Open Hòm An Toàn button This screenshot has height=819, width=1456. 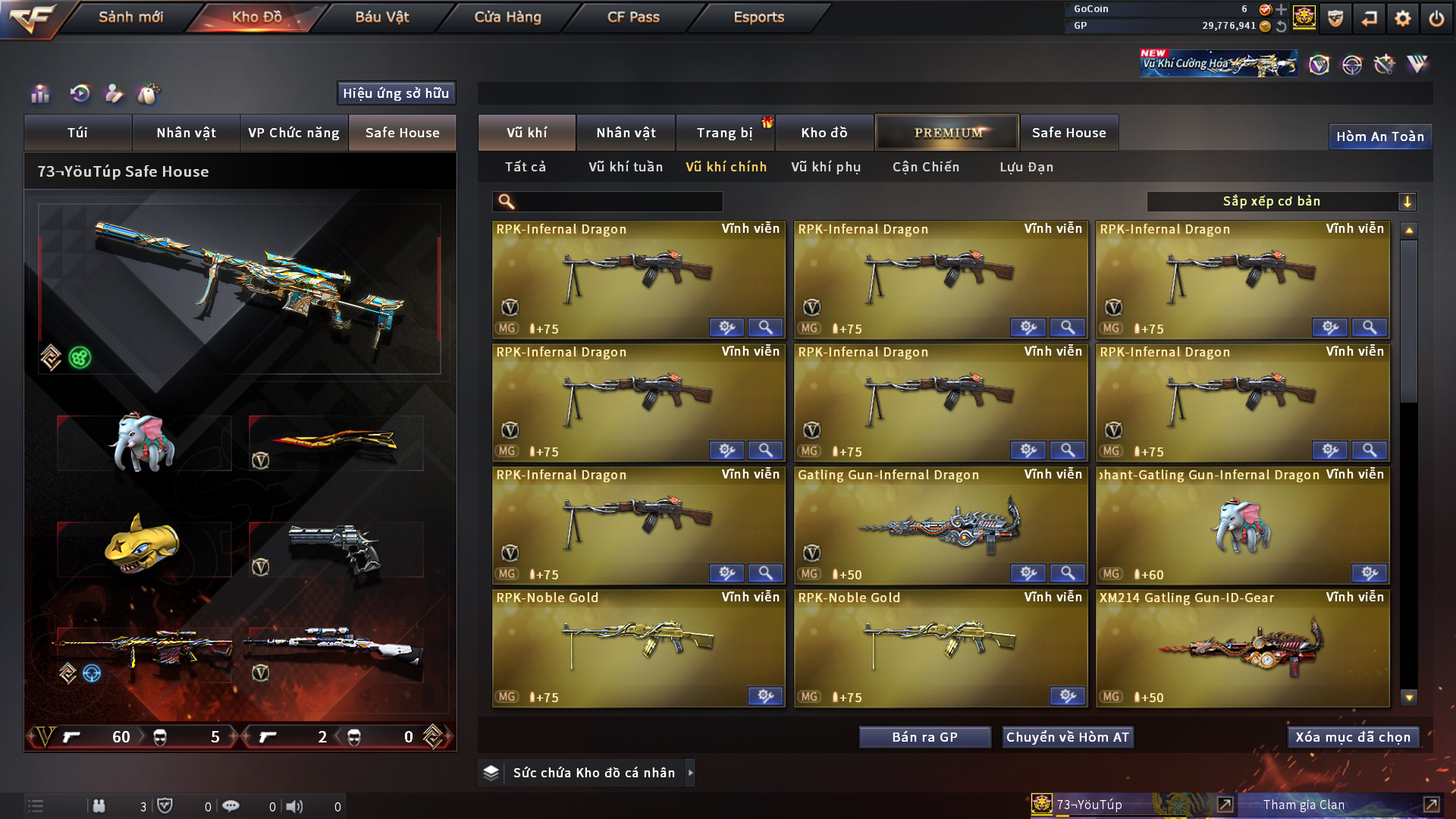coord(1379,136)
